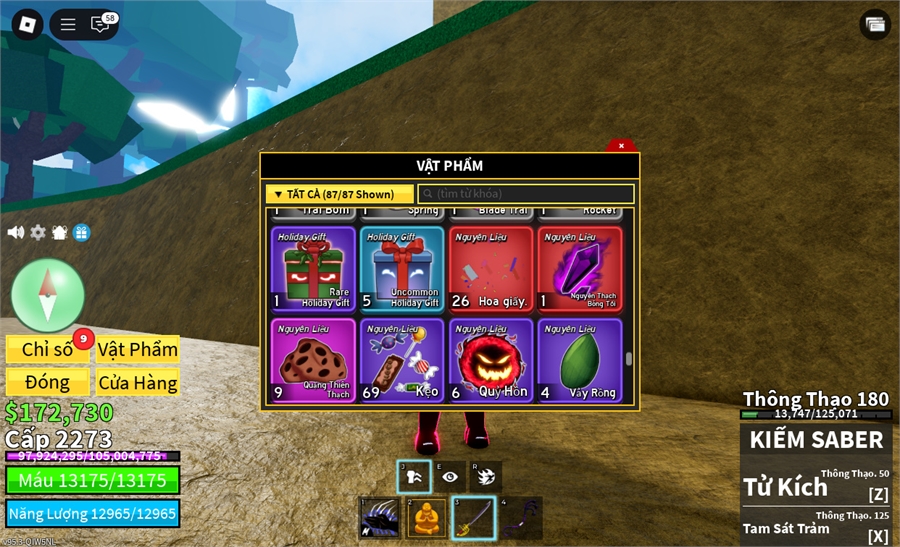Open the TẤT CẢ item filter dropdown
This screenshot has width=900, height=547.
click(340, 194)
